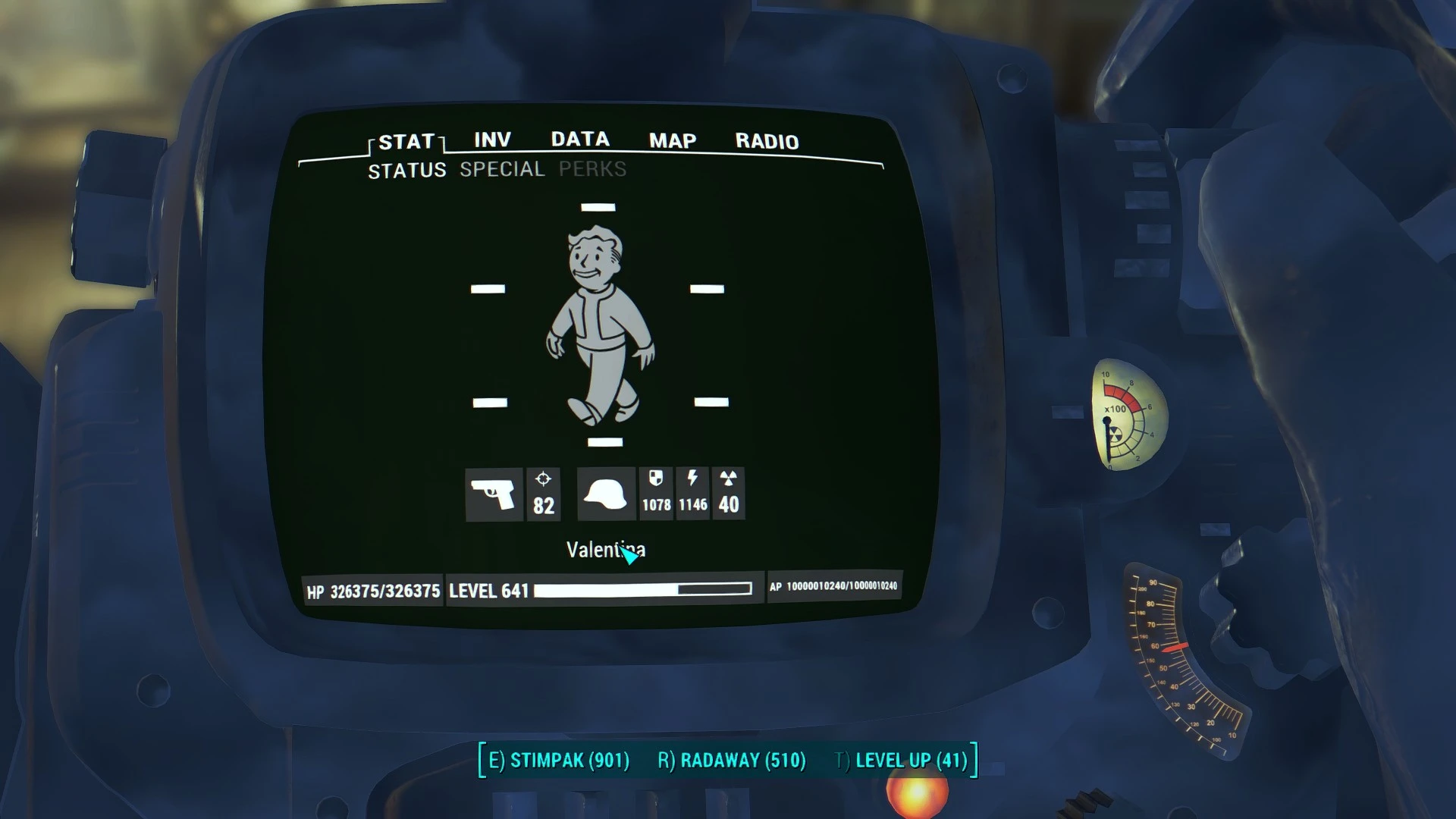Select the equipped pistol weapon icon
The image size is (1456, 819).
[x=494, y=494]
